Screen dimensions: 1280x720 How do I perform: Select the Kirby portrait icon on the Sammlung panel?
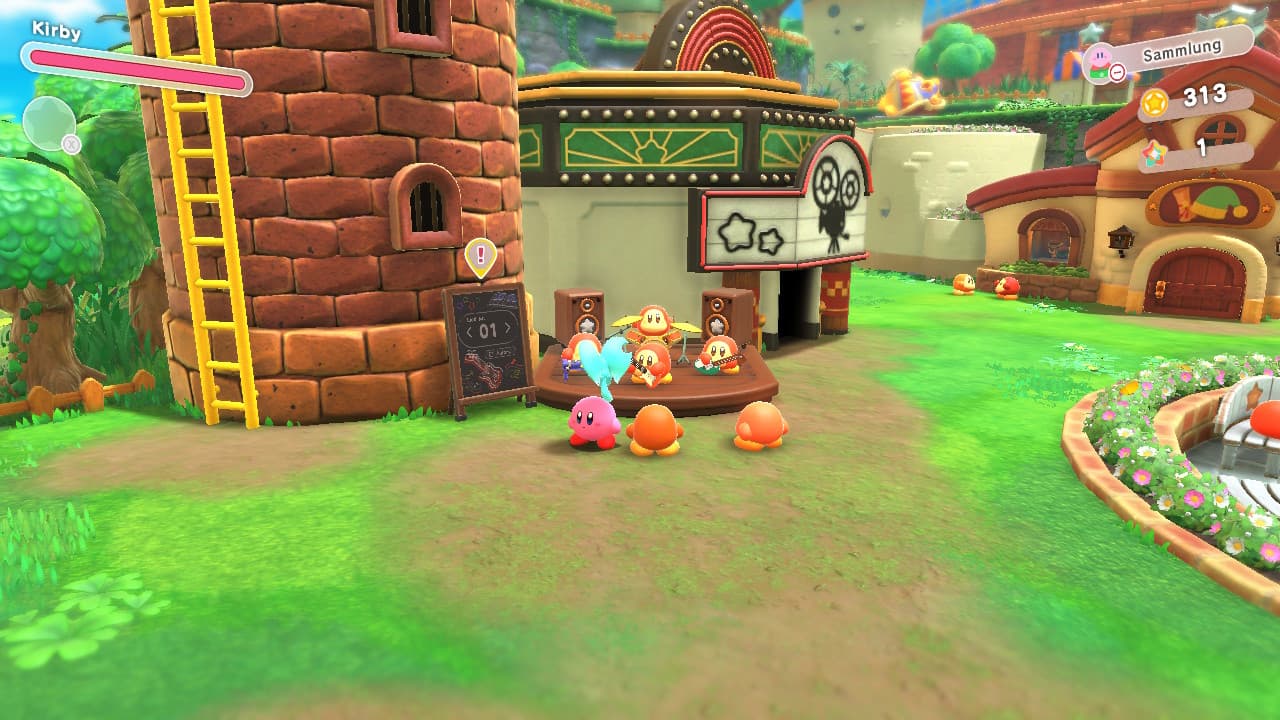(x=1099, y=57)
